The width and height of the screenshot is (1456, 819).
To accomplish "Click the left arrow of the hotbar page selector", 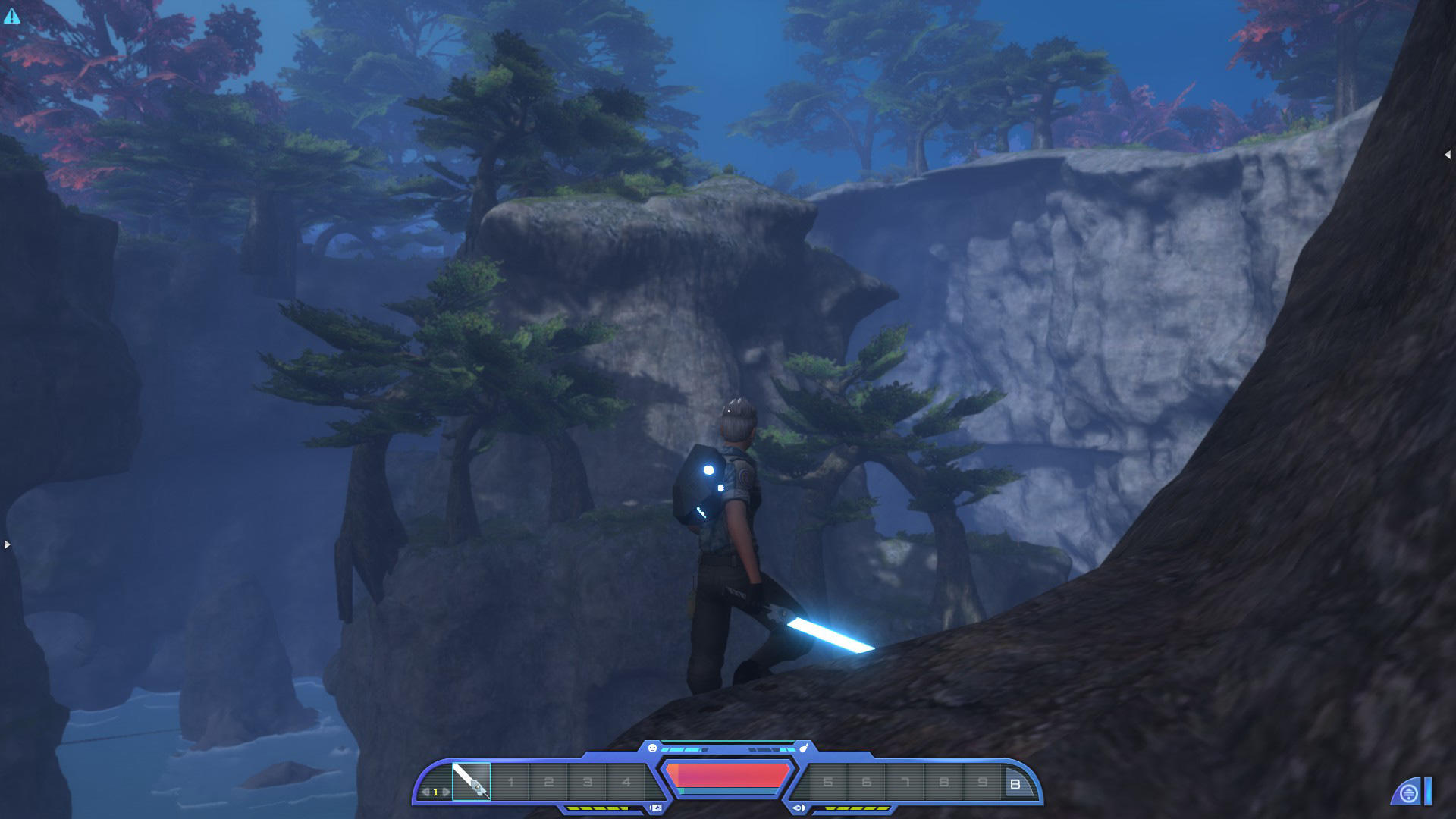I will click(x=425, y=791).
